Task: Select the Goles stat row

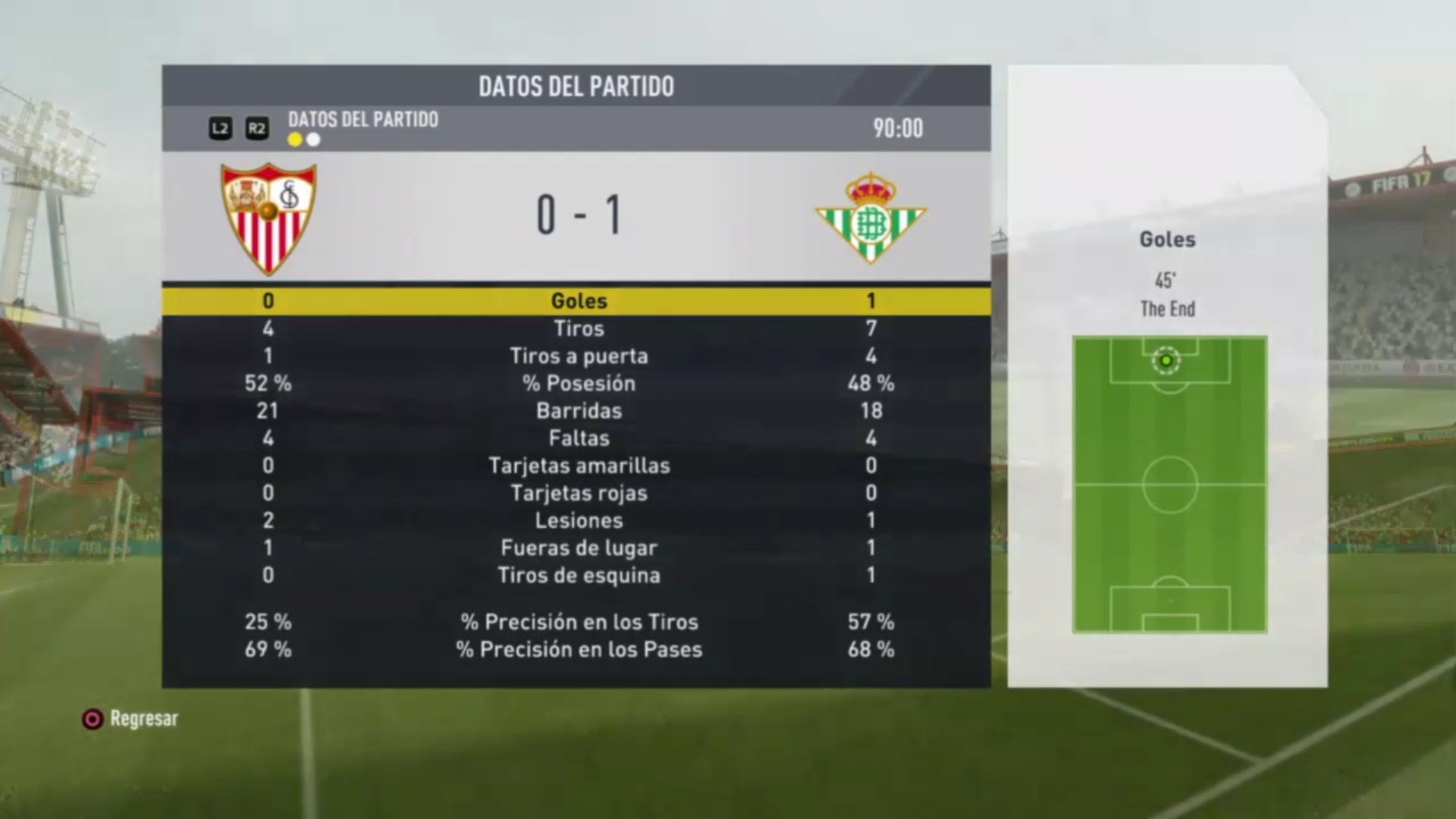Action: coord(578,301)
